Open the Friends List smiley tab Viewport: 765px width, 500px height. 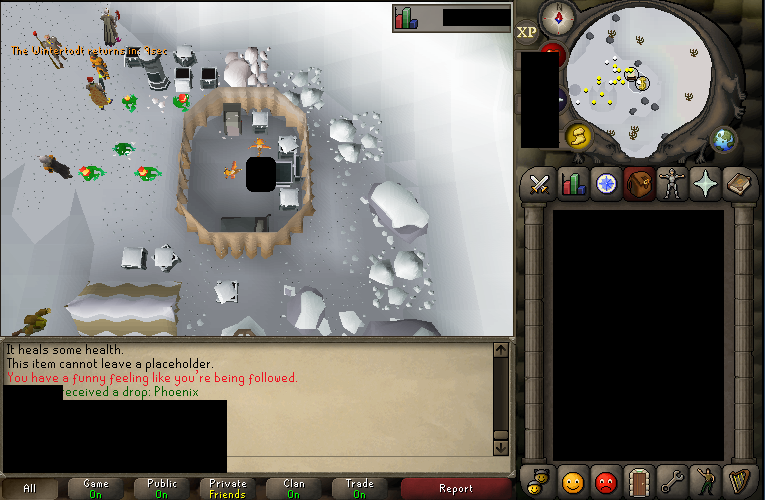(573, 481)
